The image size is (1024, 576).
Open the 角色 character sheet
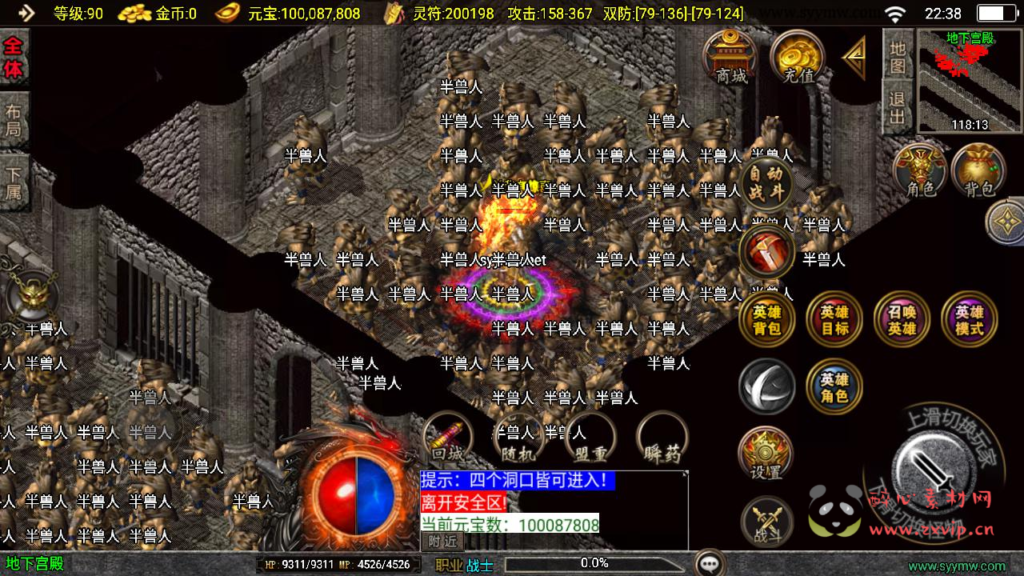pyautogui.click(x=919, y=169)
